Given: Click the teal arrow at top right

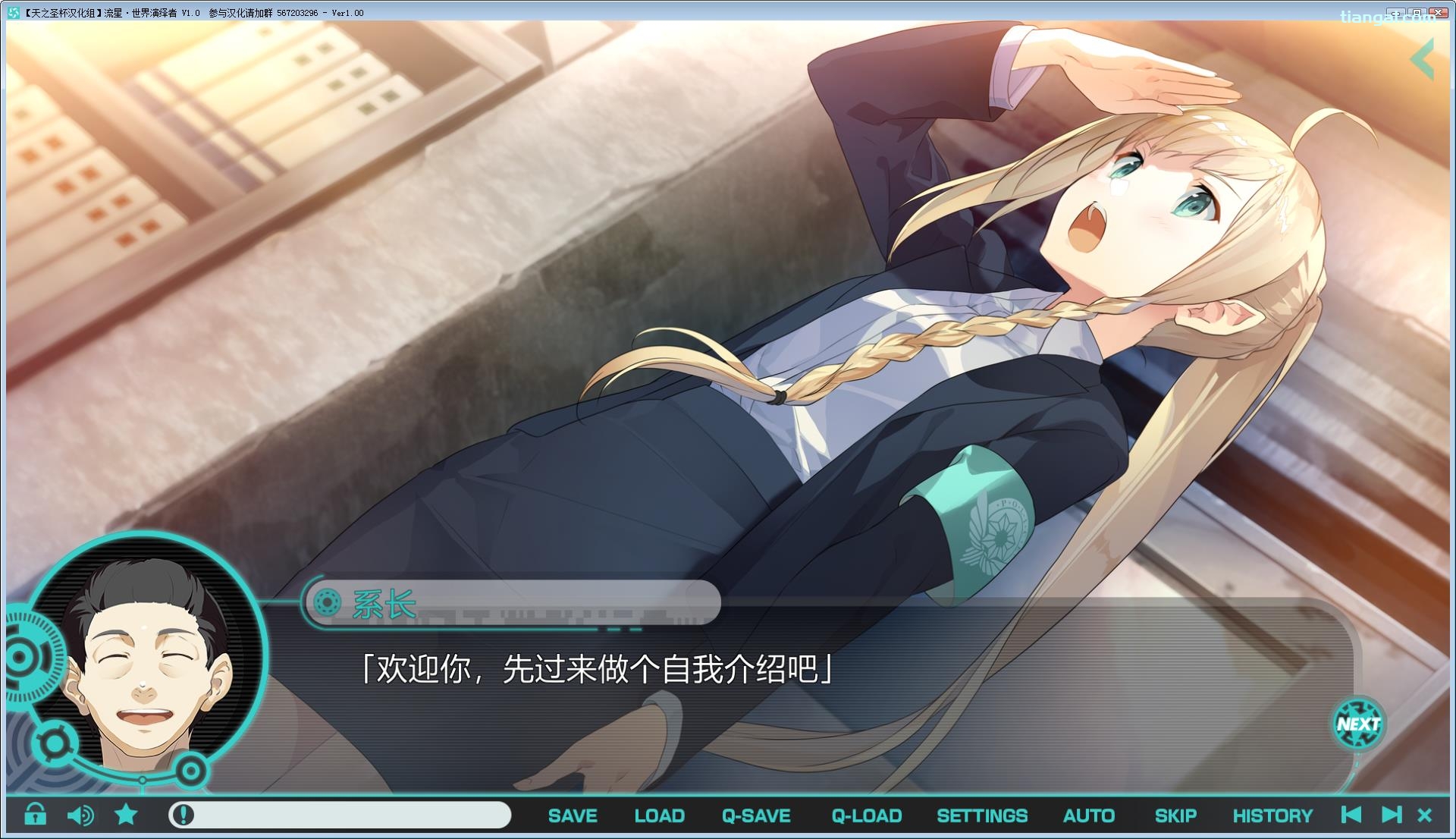Looking at the screenshot, I should (x=1423, y=59).
